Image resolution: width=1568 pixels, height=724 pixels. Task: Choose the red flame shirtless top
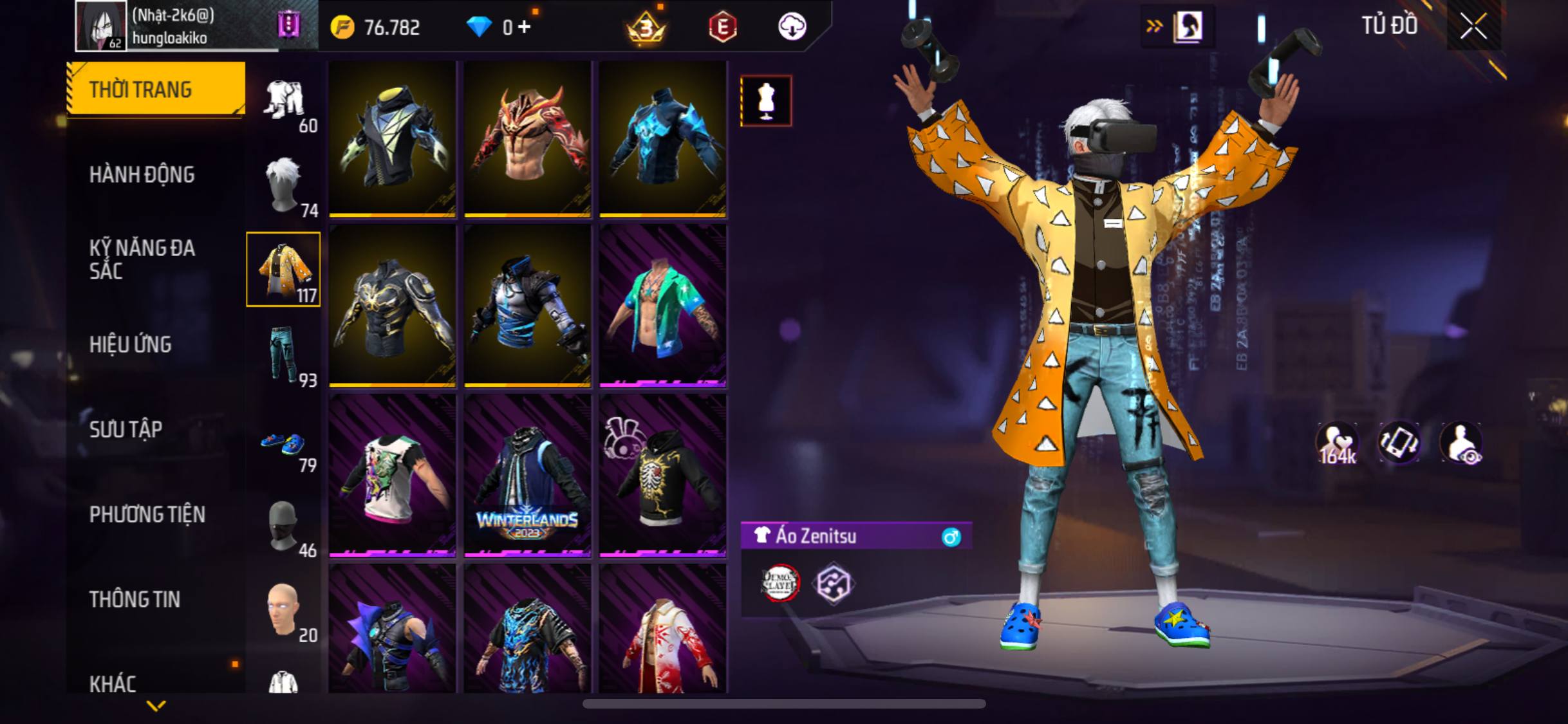pos(527,138)
